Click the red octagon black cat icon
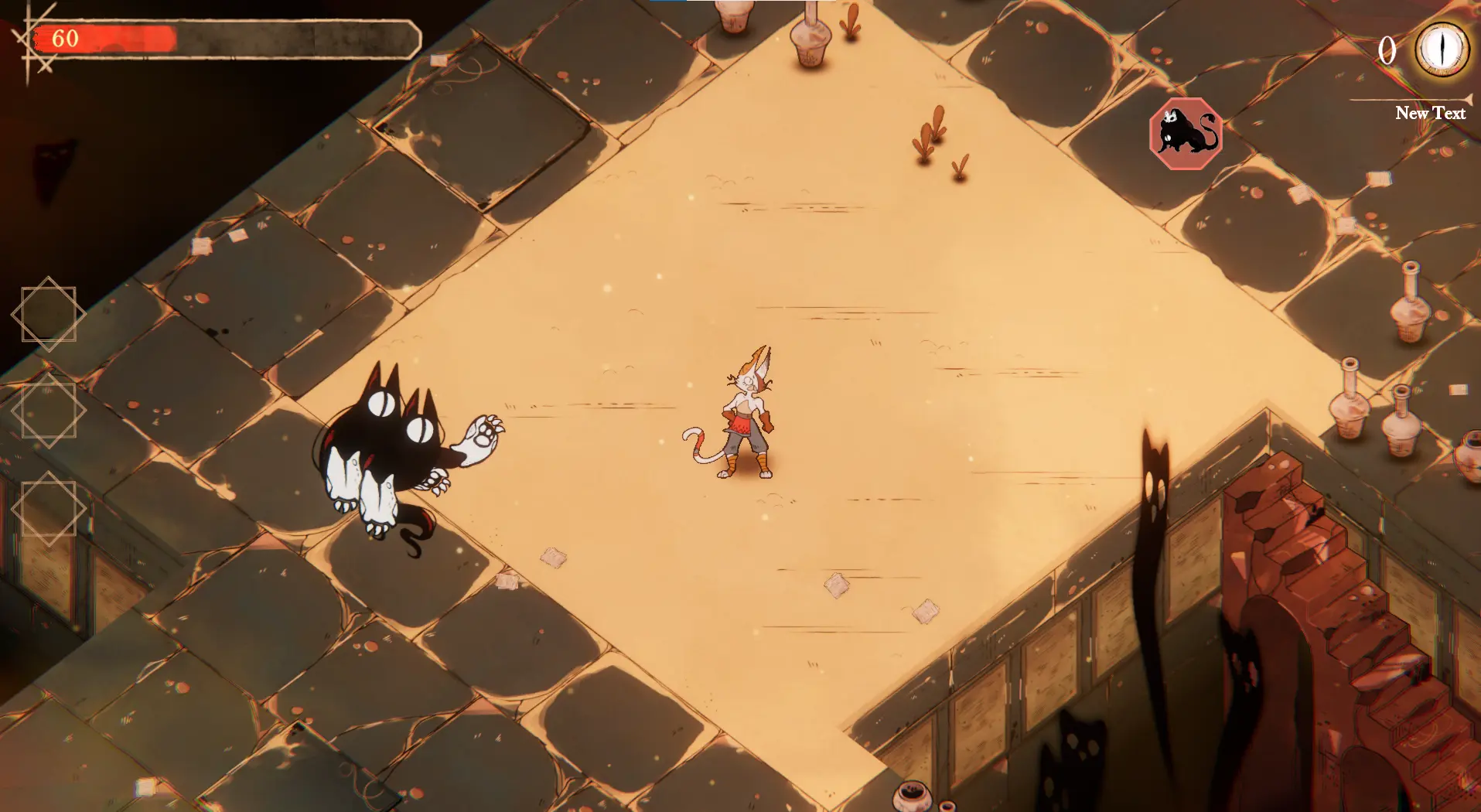The image size is (1481, 812). (1186, 134)
